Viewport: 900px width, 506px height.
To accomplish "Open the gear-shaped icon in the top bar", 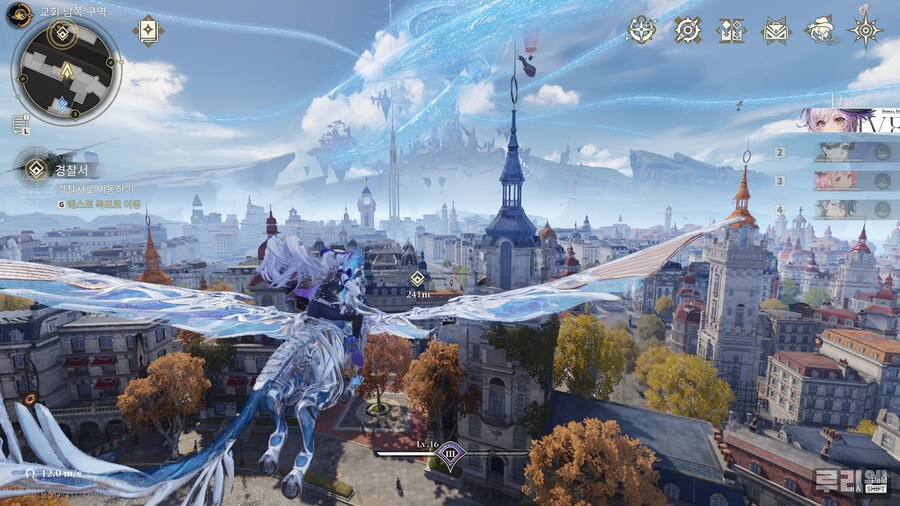I will [x=687, y=30].
